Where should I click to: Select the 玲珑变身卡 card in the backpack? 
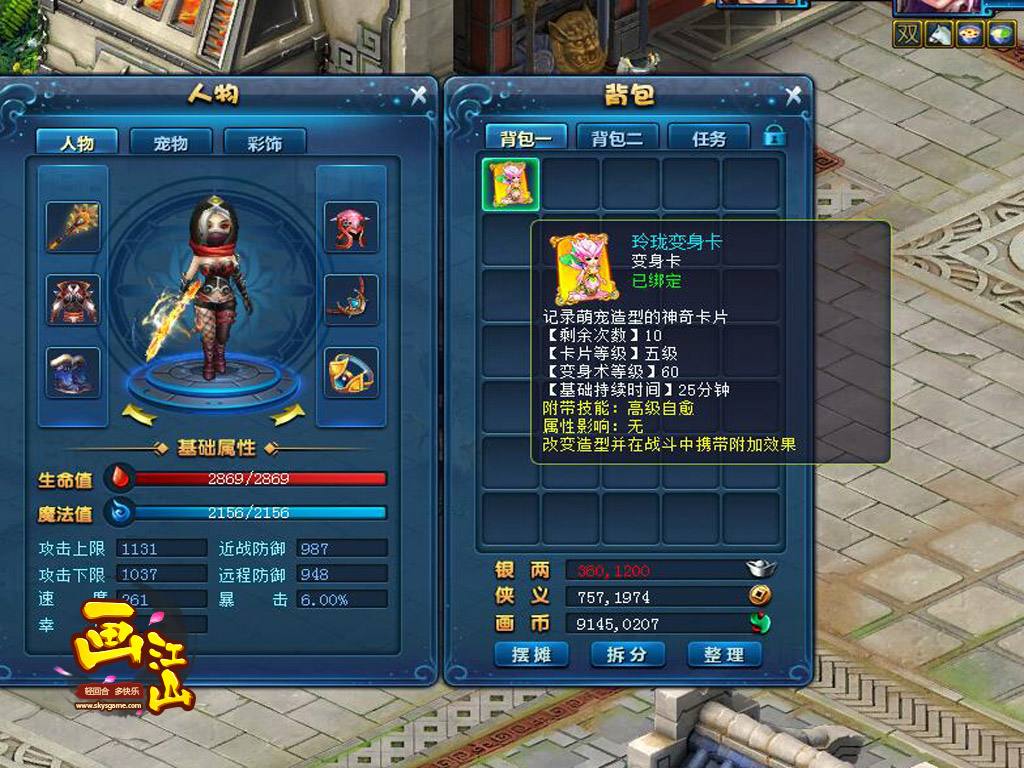coord(511,184)
